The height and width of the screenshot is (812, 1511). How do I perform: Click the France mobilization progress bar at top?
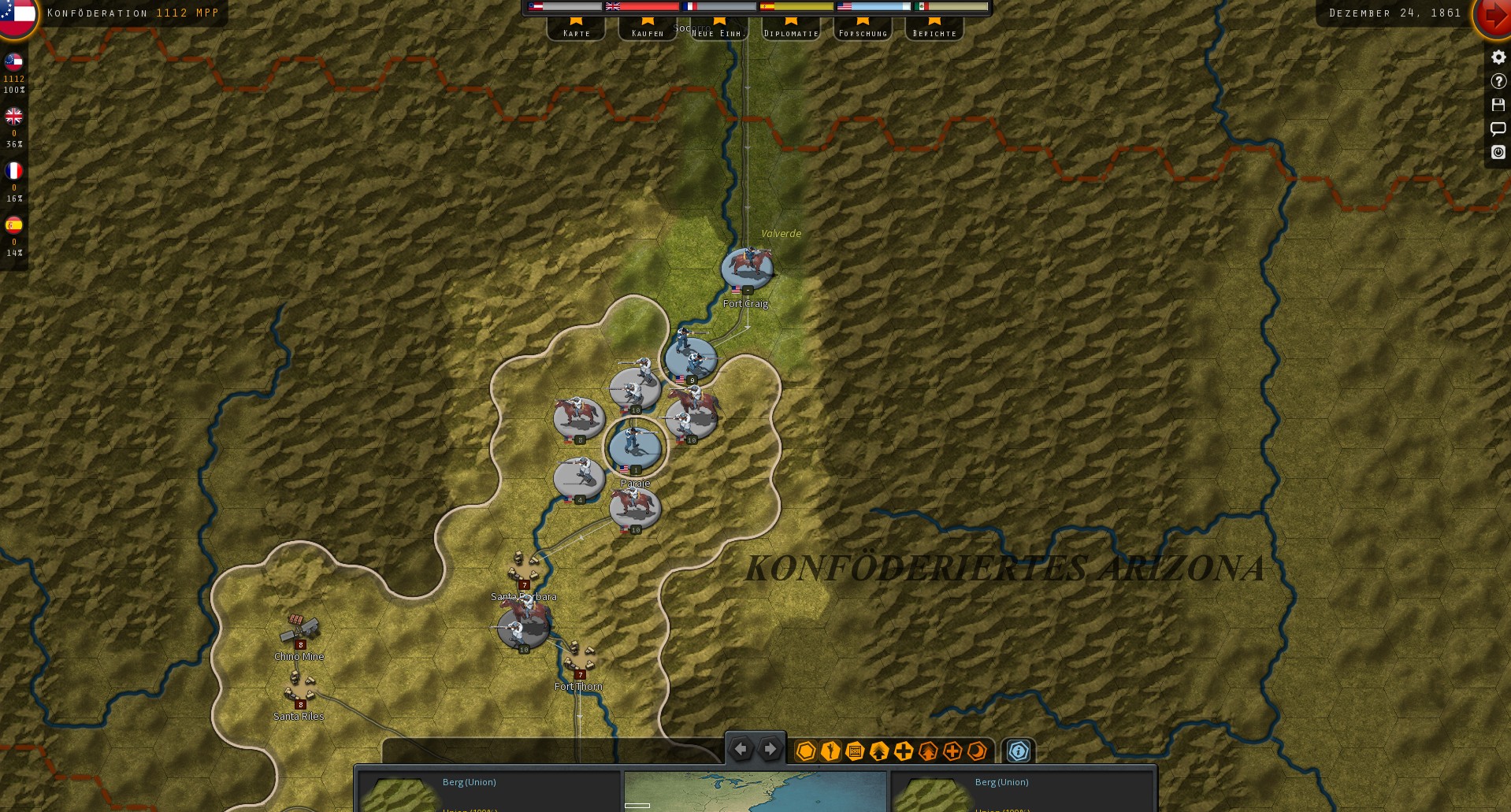(720, 6)
